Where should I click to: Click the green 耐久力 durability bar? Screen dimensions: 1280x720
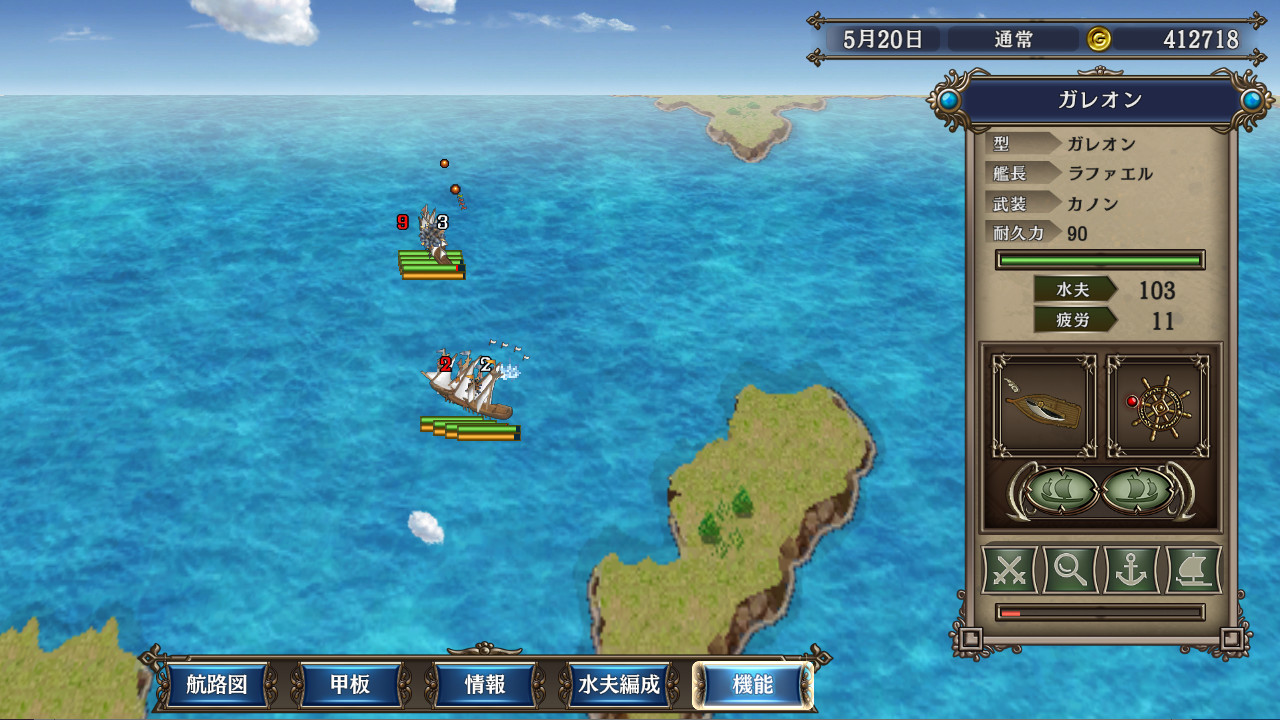coord(1099,258)
